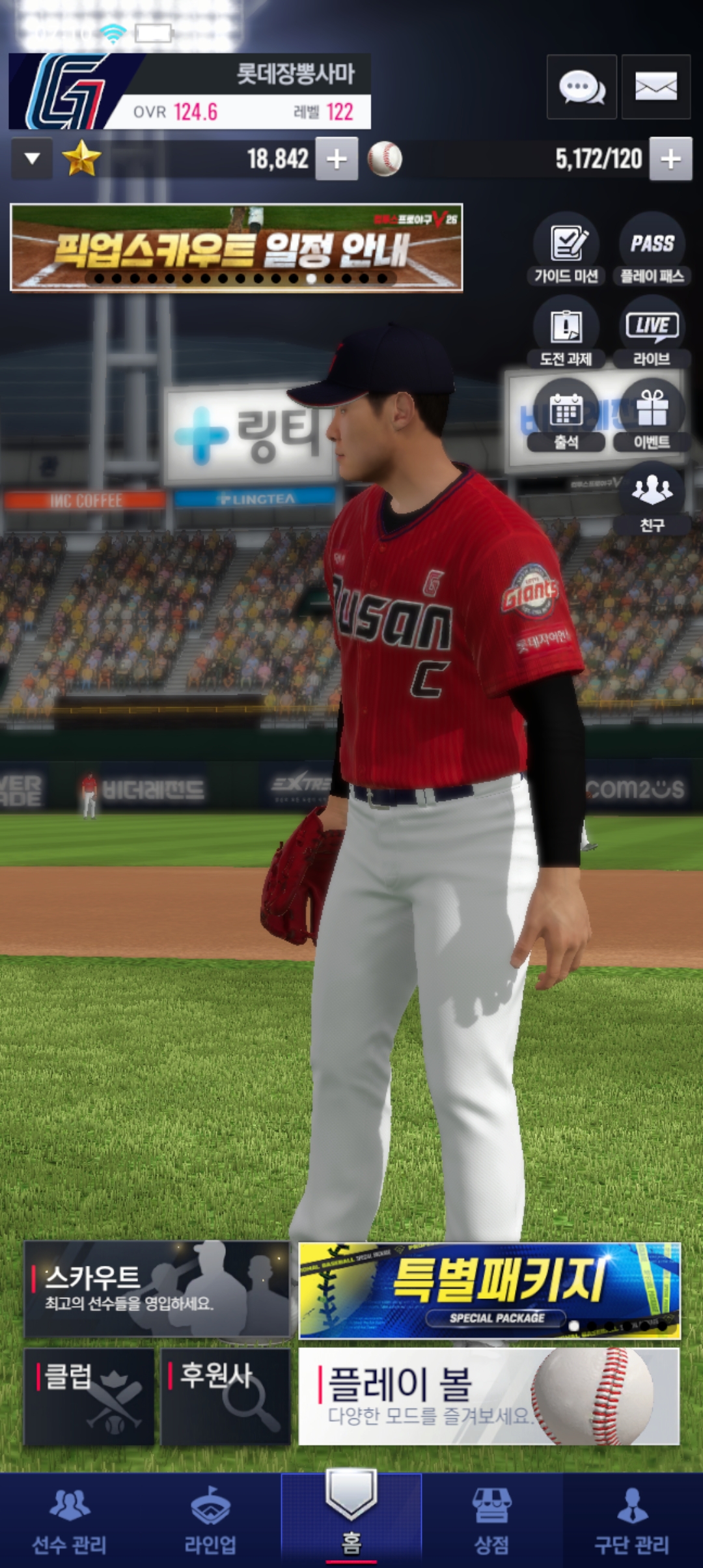703x1568 pixels.
Task: View the 특별패키지 special package banner
Action: [x=489, y=1291]
